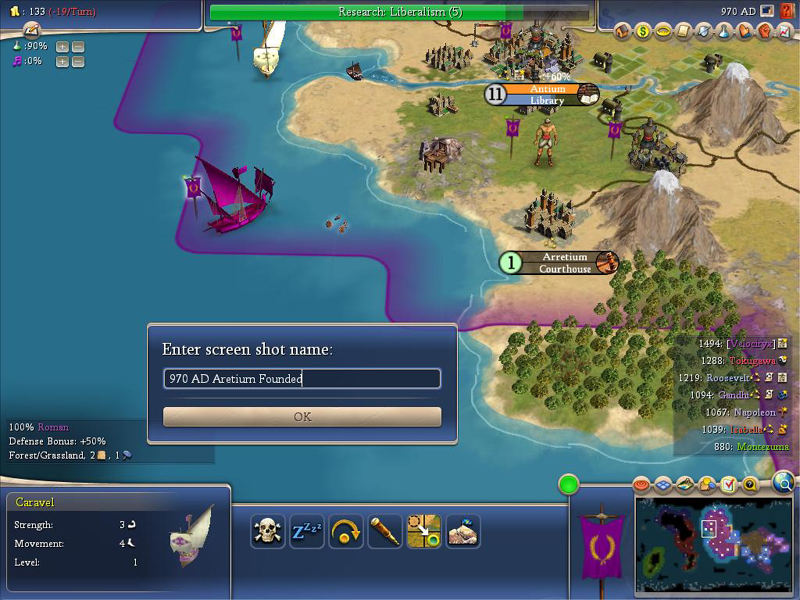
Task: Select the spyglass explore action
Action: (x=384, y=531)
